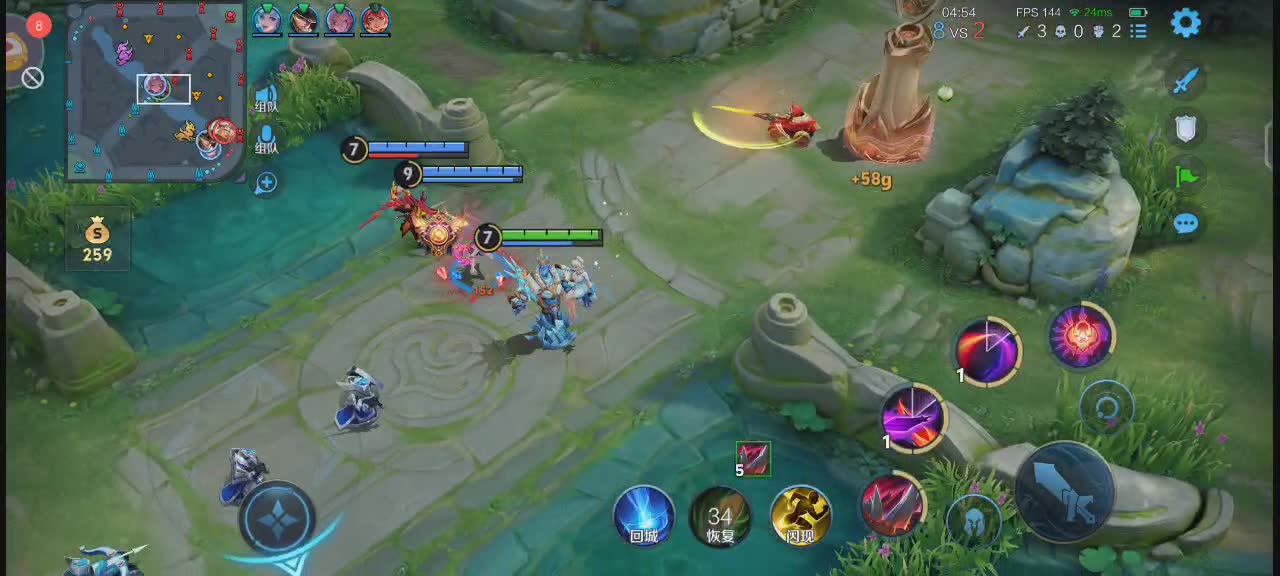
Task: Cast the 闪现 flash spell
Action: click(800, 516)
